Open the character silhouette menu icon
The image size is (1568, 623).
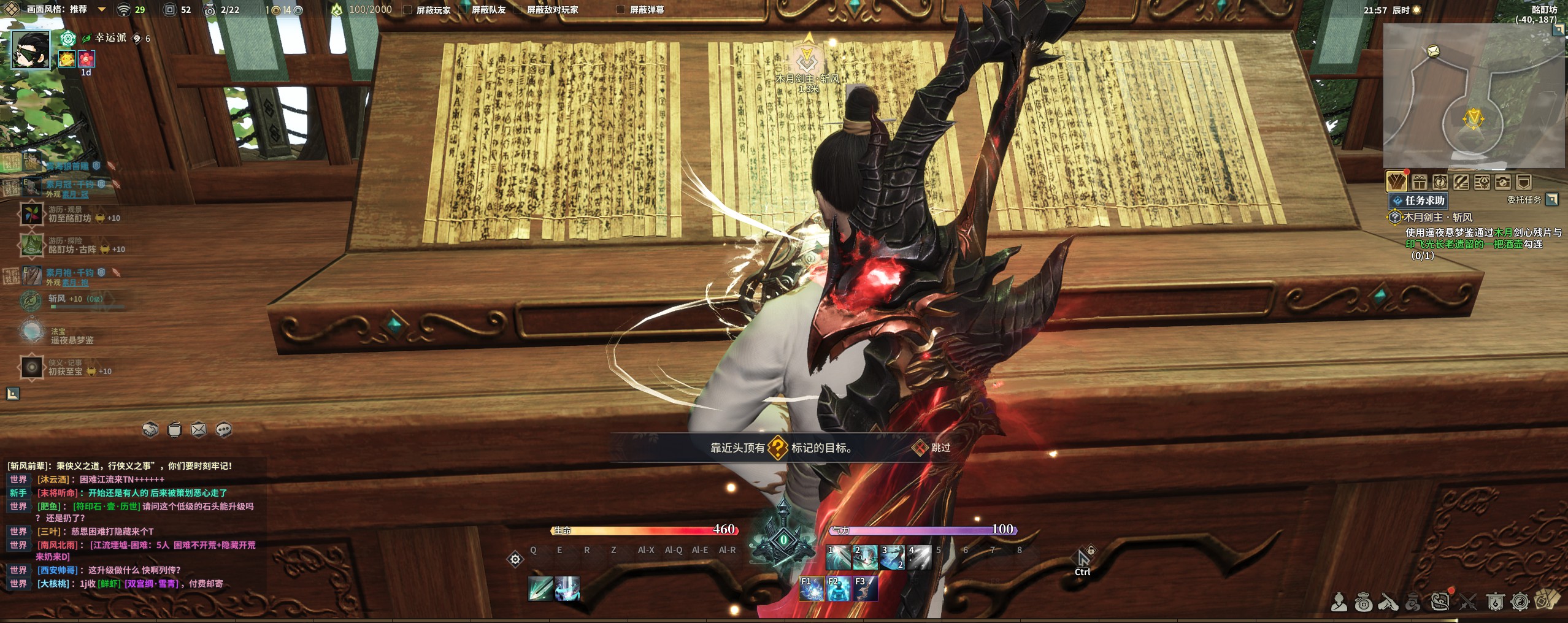[x=1339, y=603]
